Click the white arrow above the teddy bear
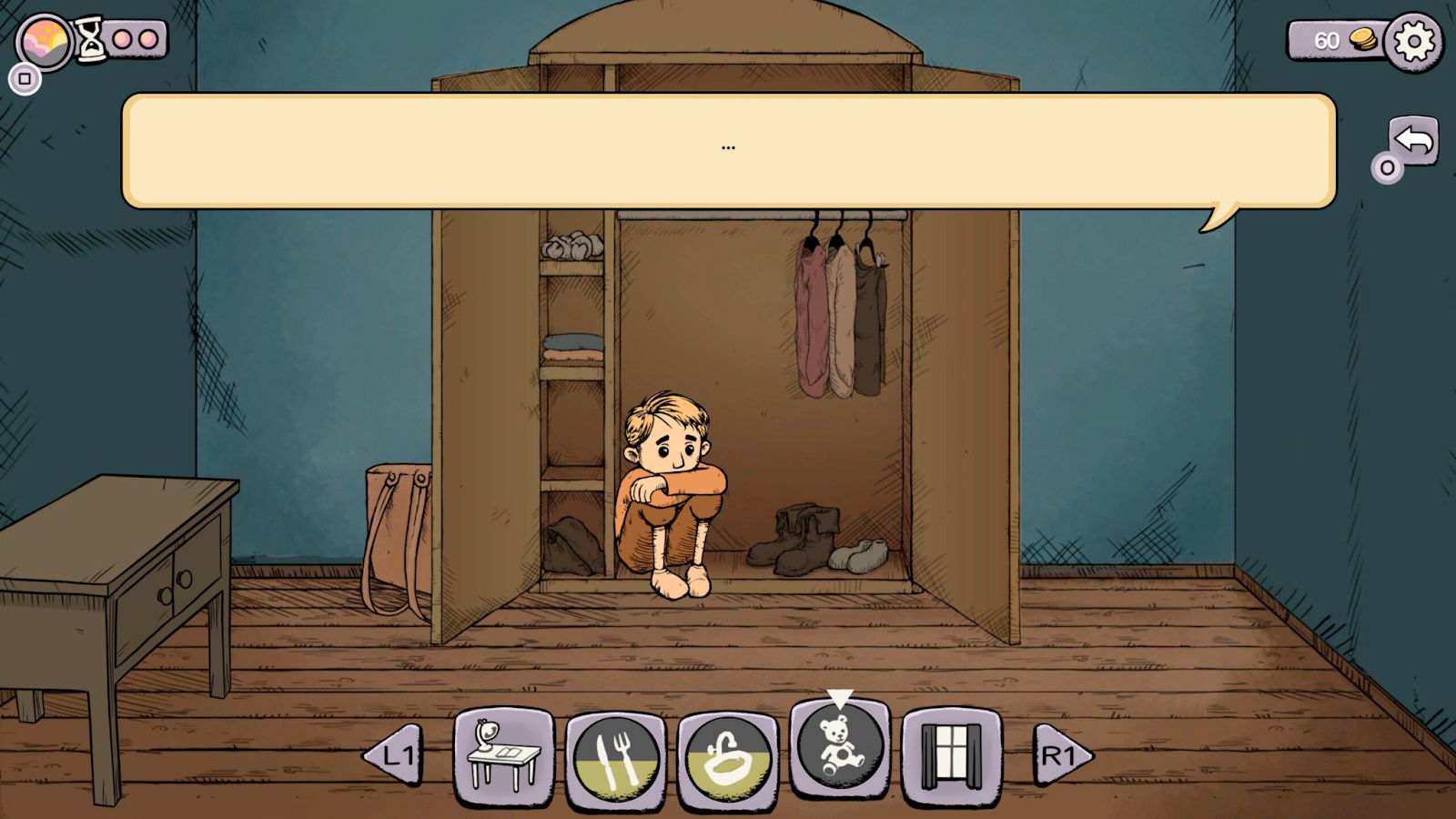This screenshot has height=819, width=1456. [x=839, y=701]
